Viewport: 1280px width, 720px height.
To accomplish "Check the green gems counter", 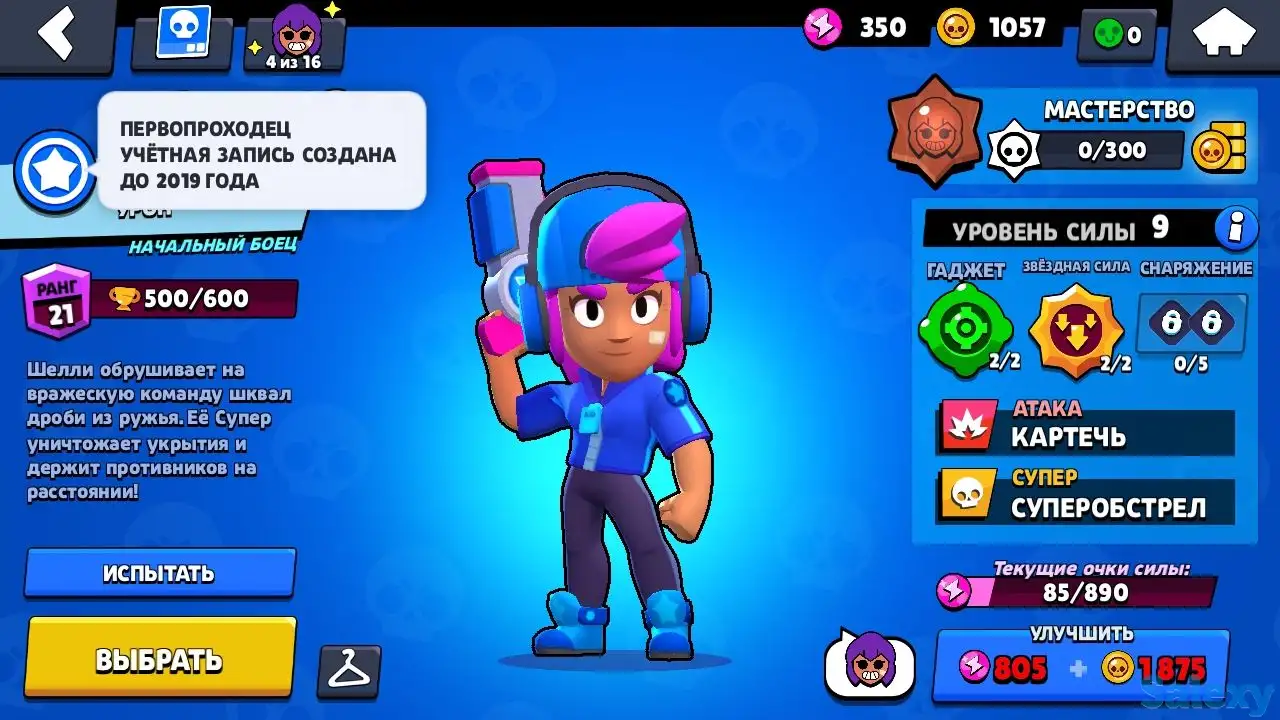I will pos(1117,33).
